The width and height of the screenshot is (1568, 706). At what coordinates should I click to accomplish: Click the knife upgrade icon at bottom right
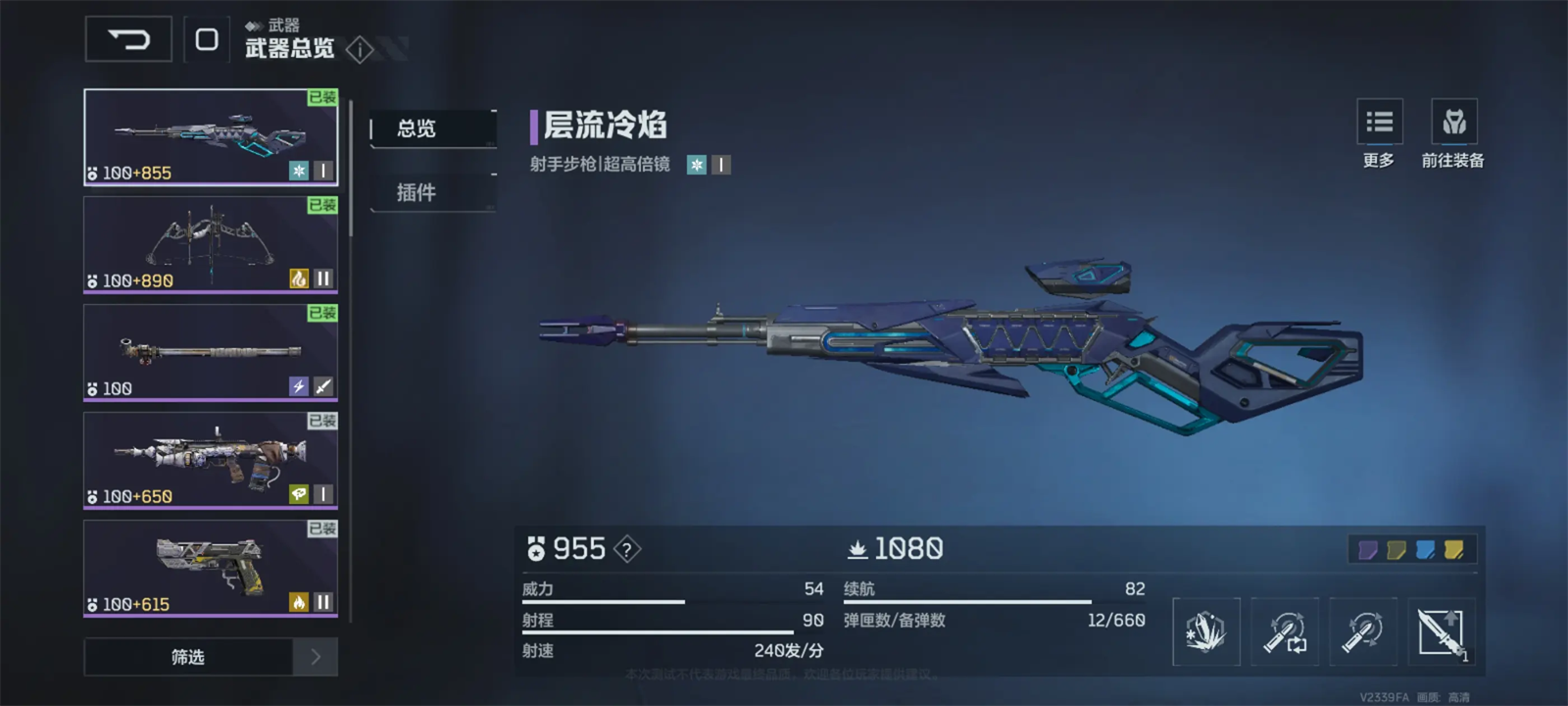click(1441, 632)
